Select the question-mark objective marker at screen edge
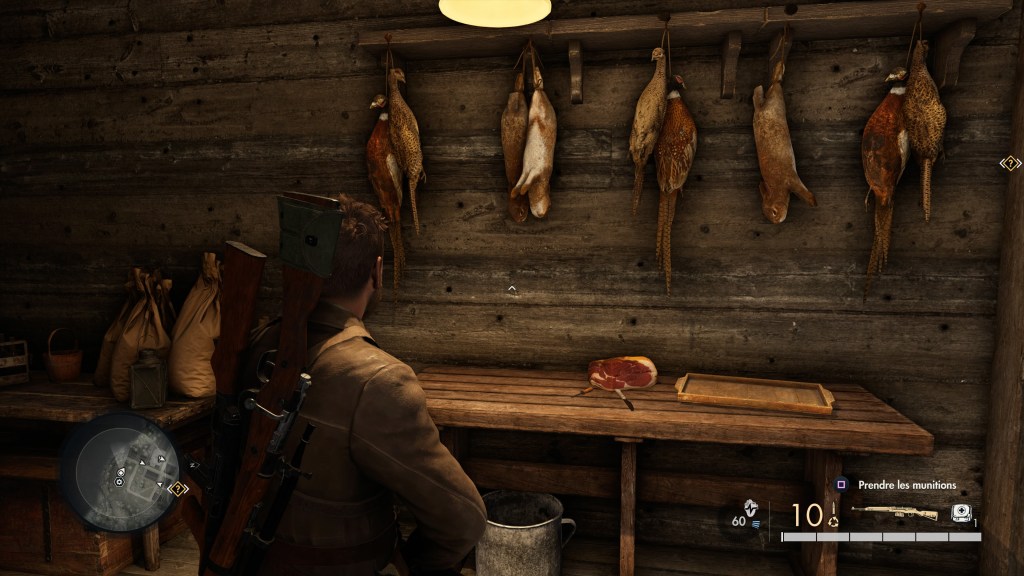 tap(1010, 163)
